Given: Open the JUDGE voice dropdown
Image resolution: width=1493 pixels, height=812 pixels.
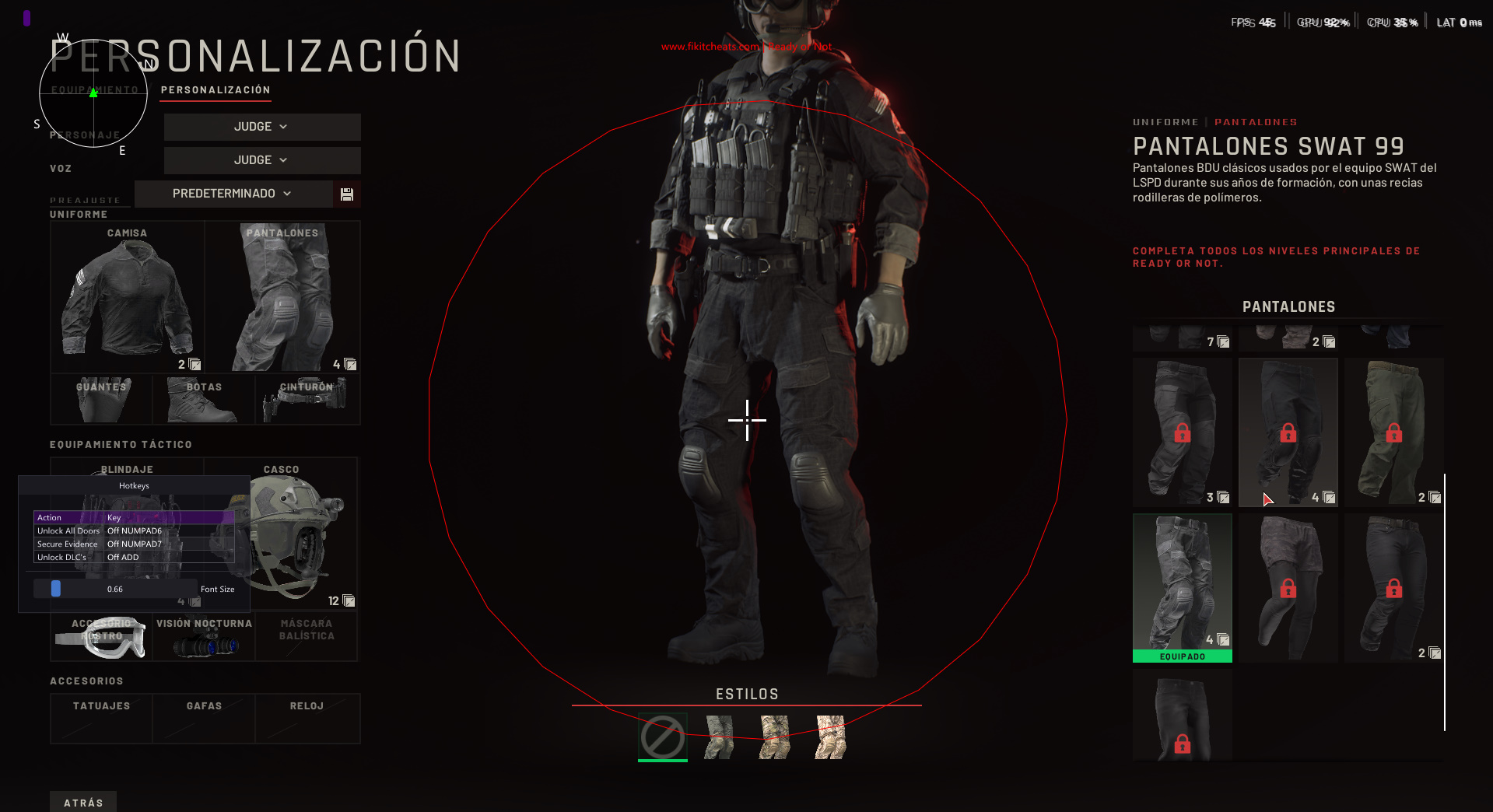Looking at the screenshot, I should click(x=261, y=160).
